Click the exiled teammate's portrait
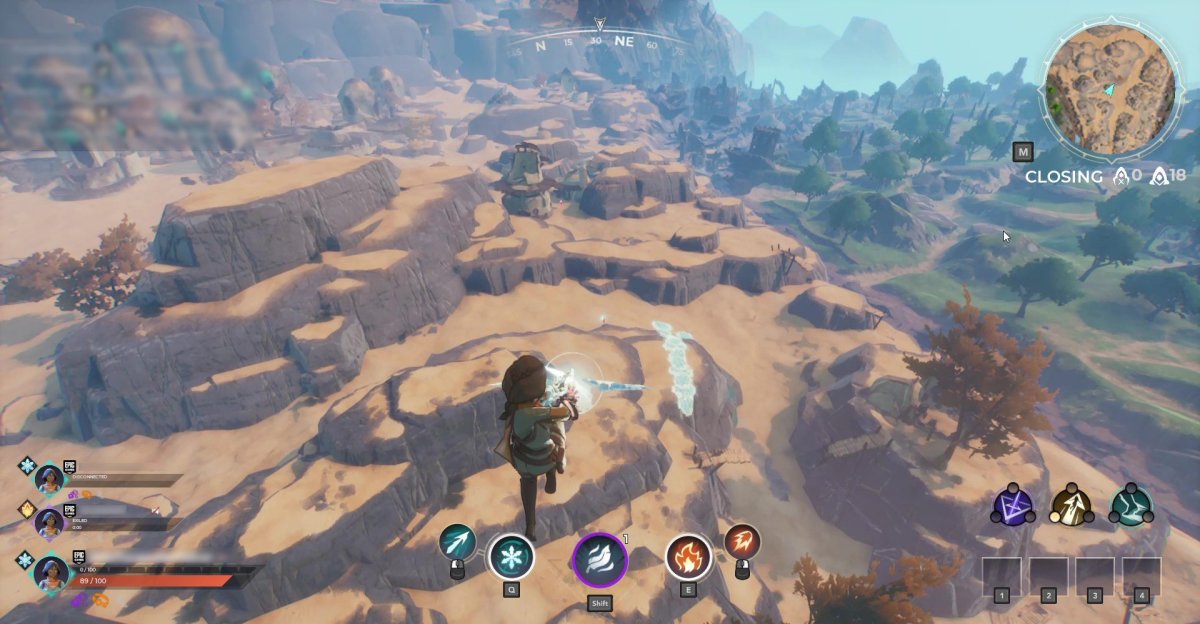This screenshot has height=624, width=1200. 49,521
